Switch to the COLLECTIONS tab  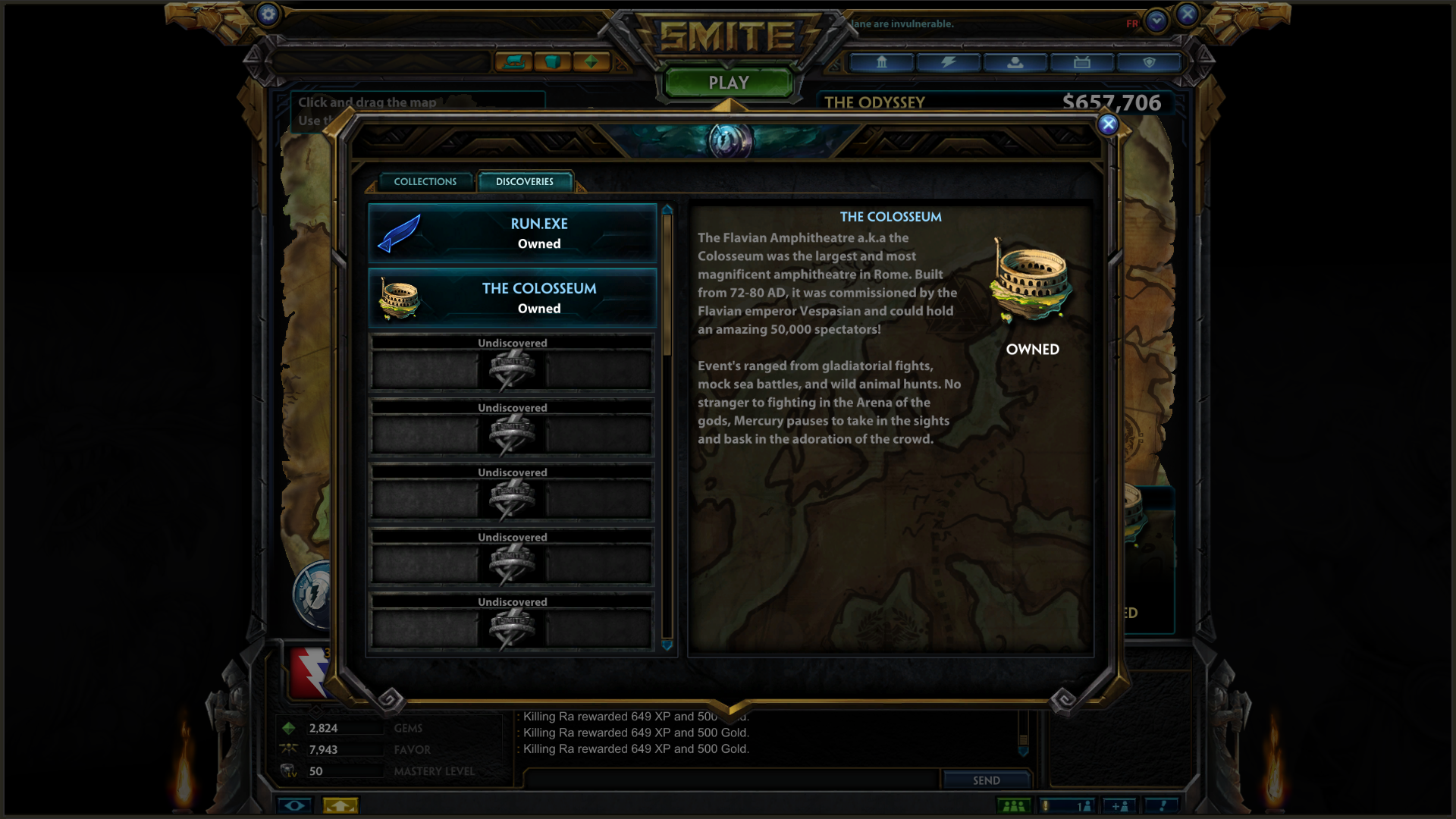point(425,181)
